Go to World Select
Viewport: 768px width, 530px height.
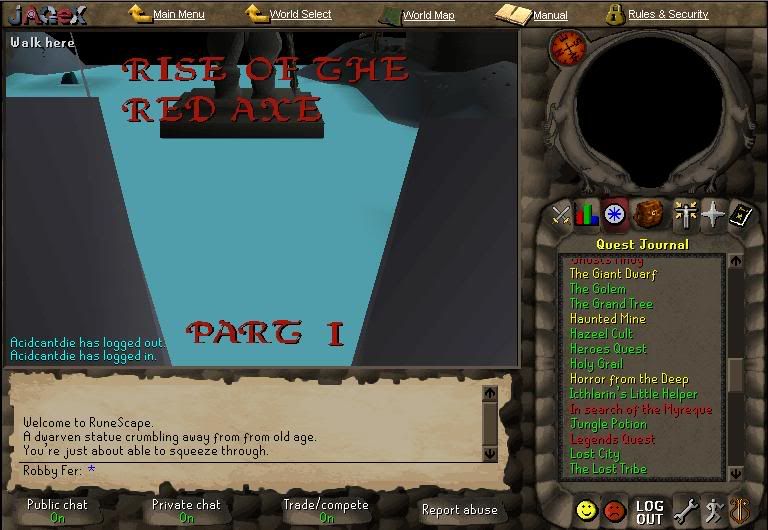[300, 15]
